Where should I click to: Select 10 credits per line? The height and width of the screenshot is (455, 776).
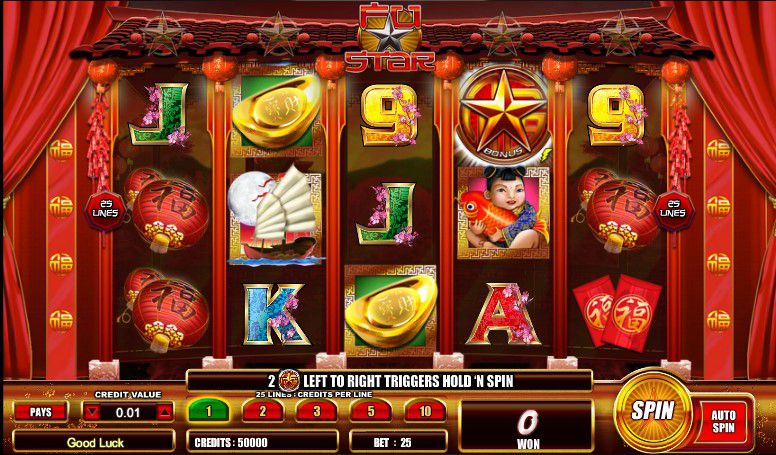(424, 410)
